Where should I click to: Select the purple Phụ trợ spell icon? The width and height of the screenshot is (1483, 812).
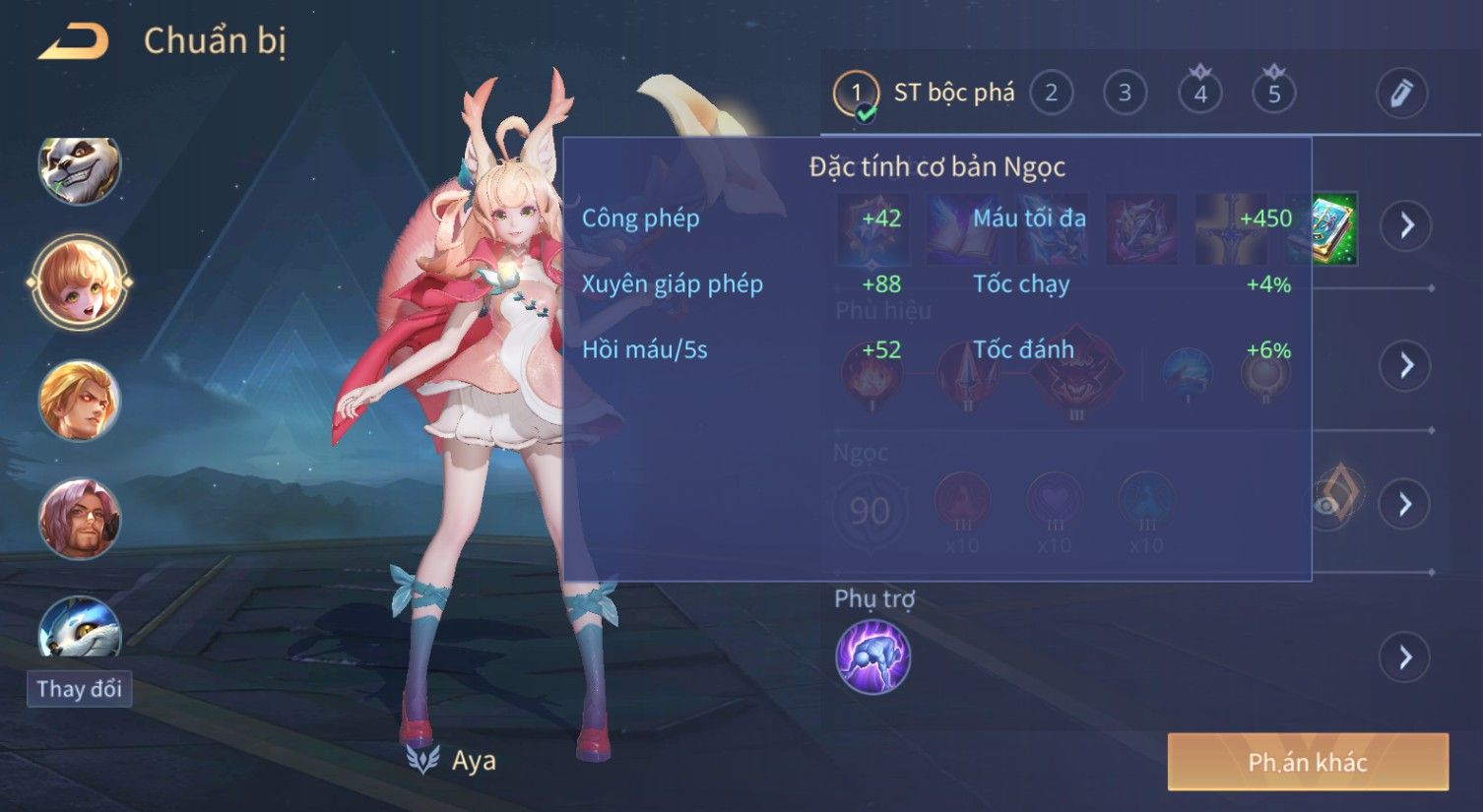click(x=872, y=656)
